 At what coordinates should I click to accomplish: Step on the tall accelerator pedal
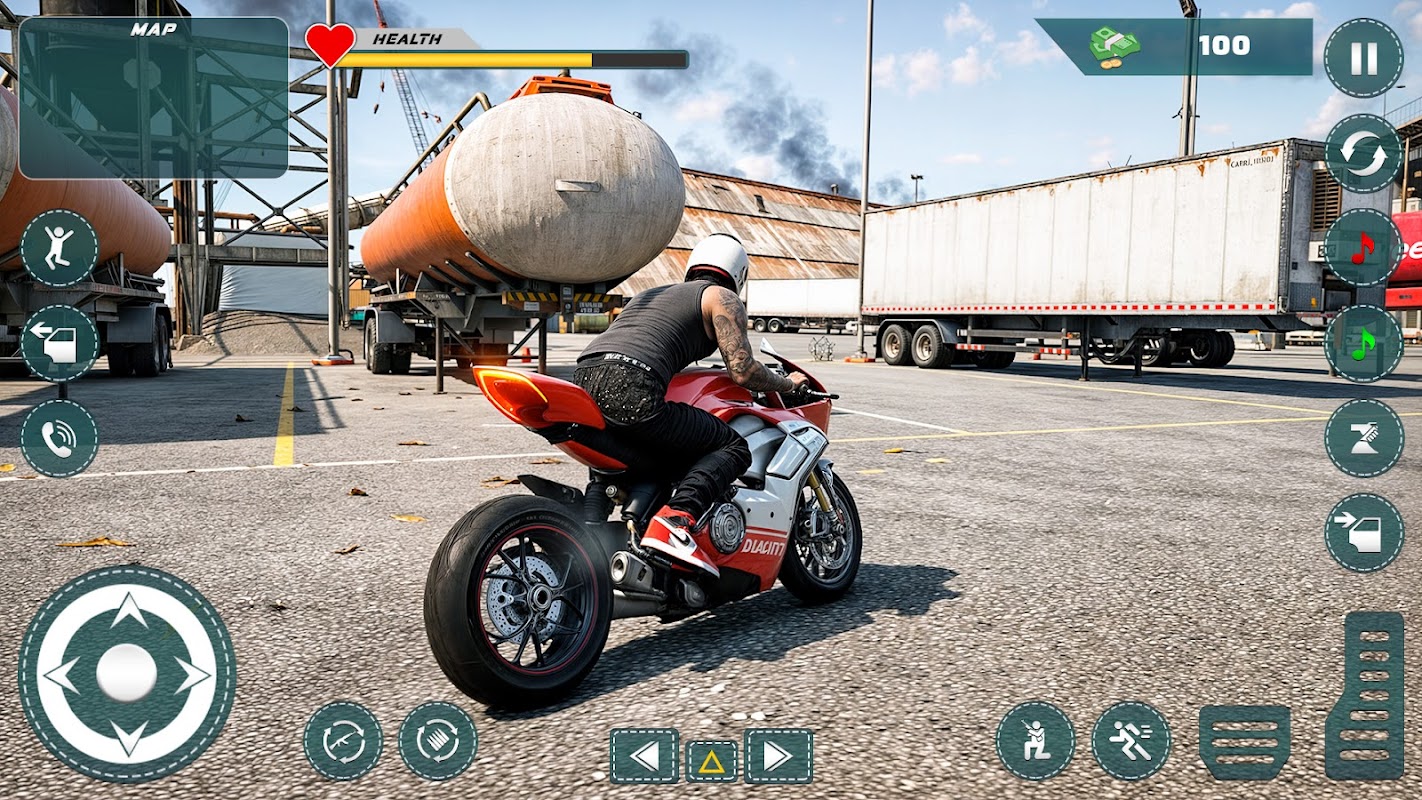pyautogui.click(x=1364, y=695)
